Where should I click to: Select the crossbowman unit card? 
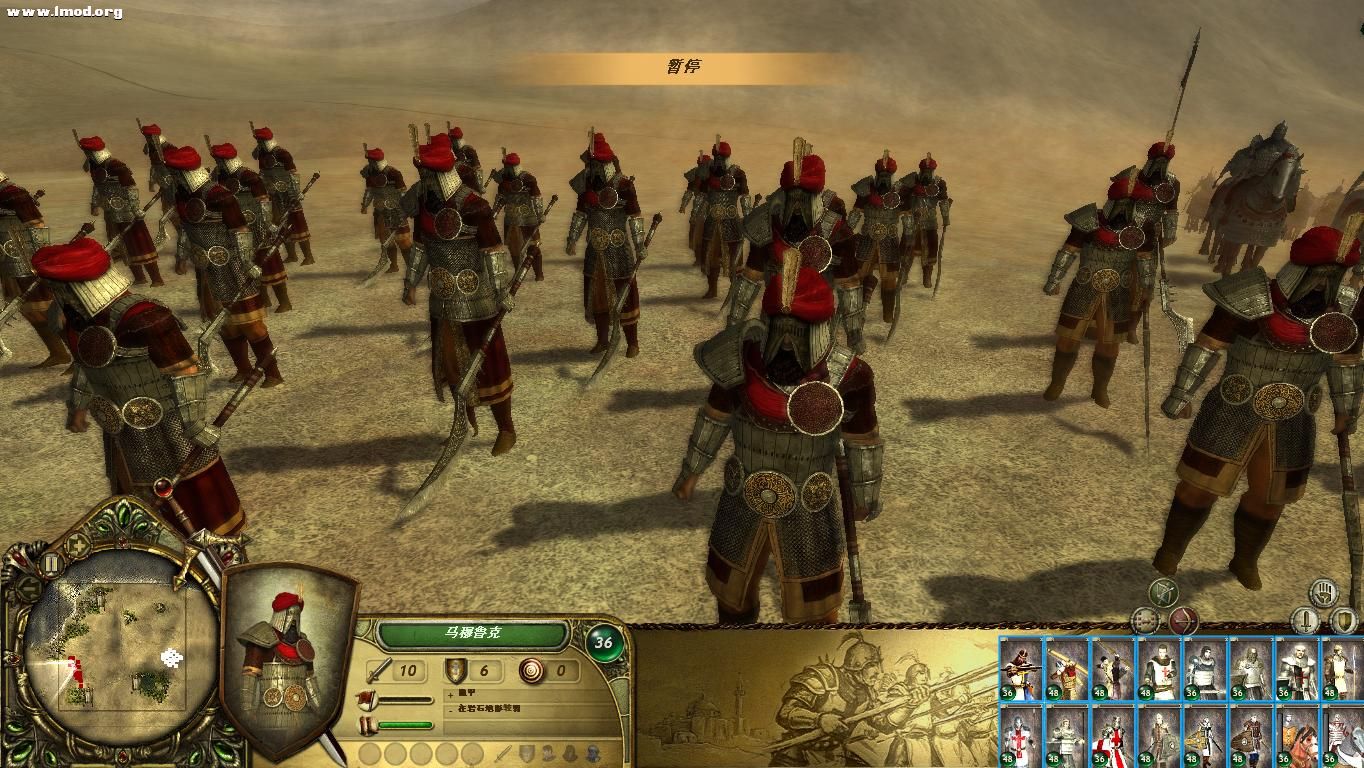point(1021,668)
